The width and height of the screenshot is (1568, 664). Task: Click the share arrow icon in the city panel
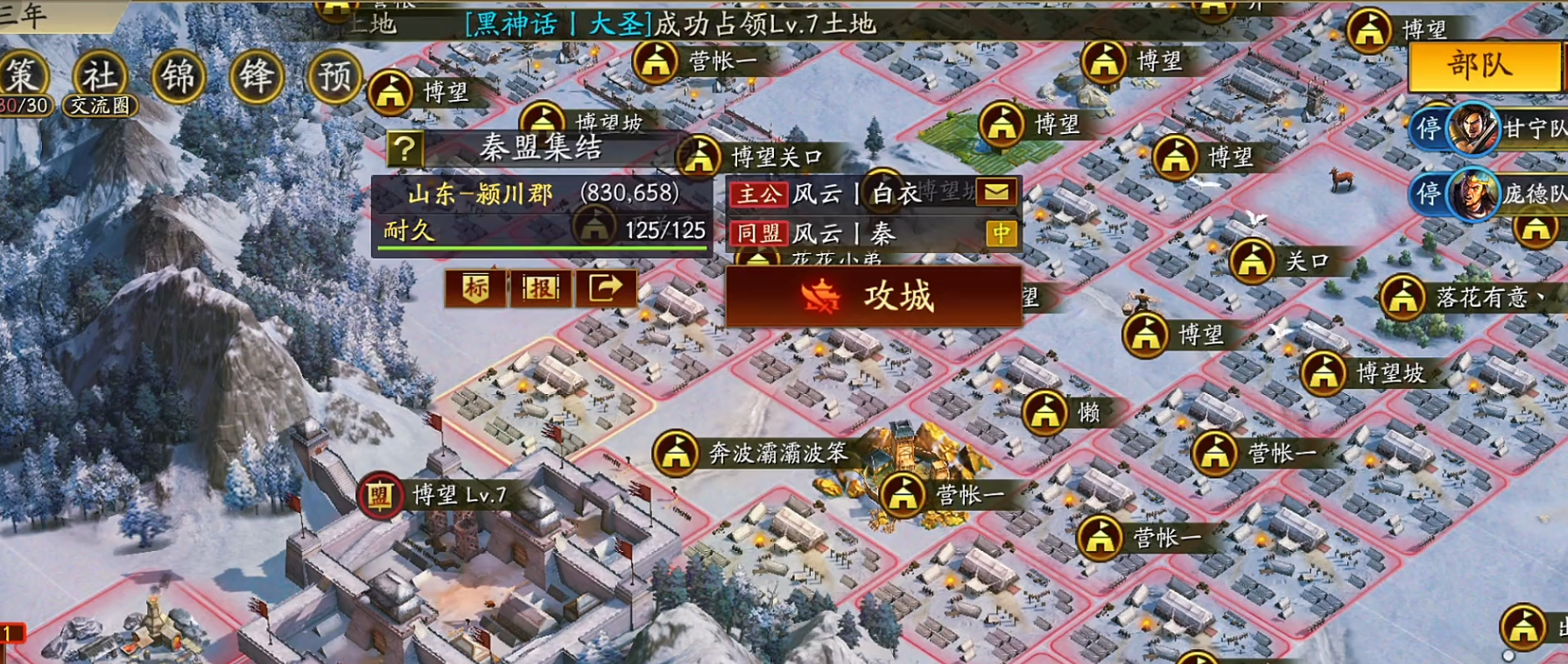tap(606, 290)
